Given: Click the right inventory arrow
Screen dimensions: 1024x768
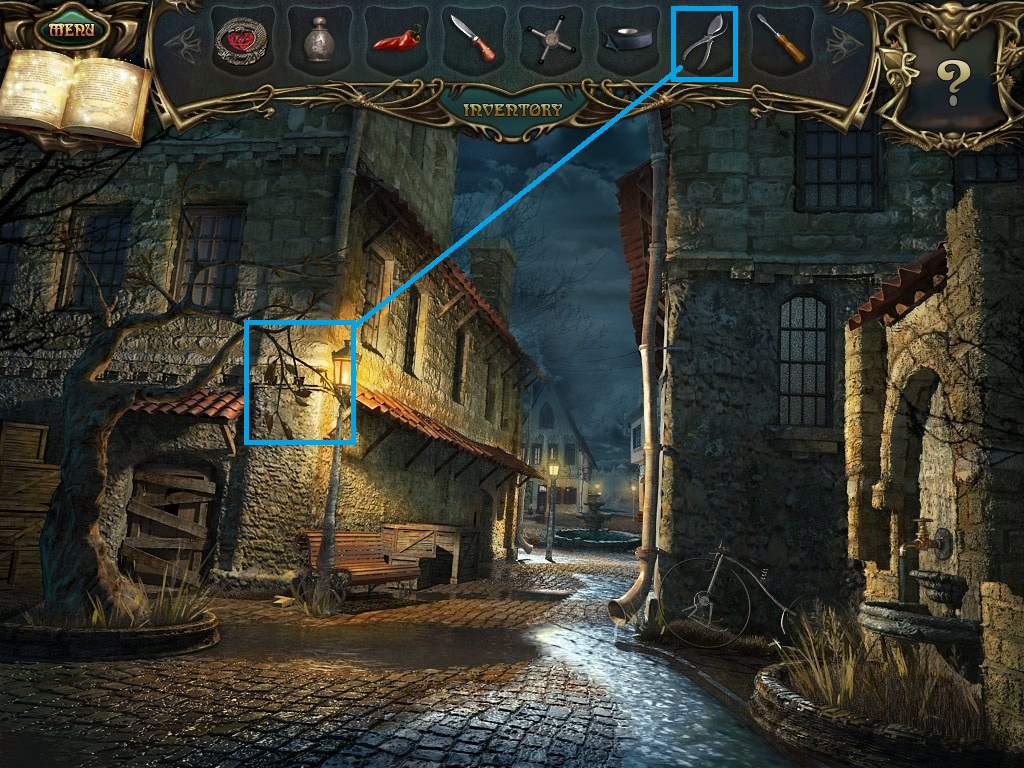Looking at the screenshot, I should pyautogui.click(x=841, y=43).
